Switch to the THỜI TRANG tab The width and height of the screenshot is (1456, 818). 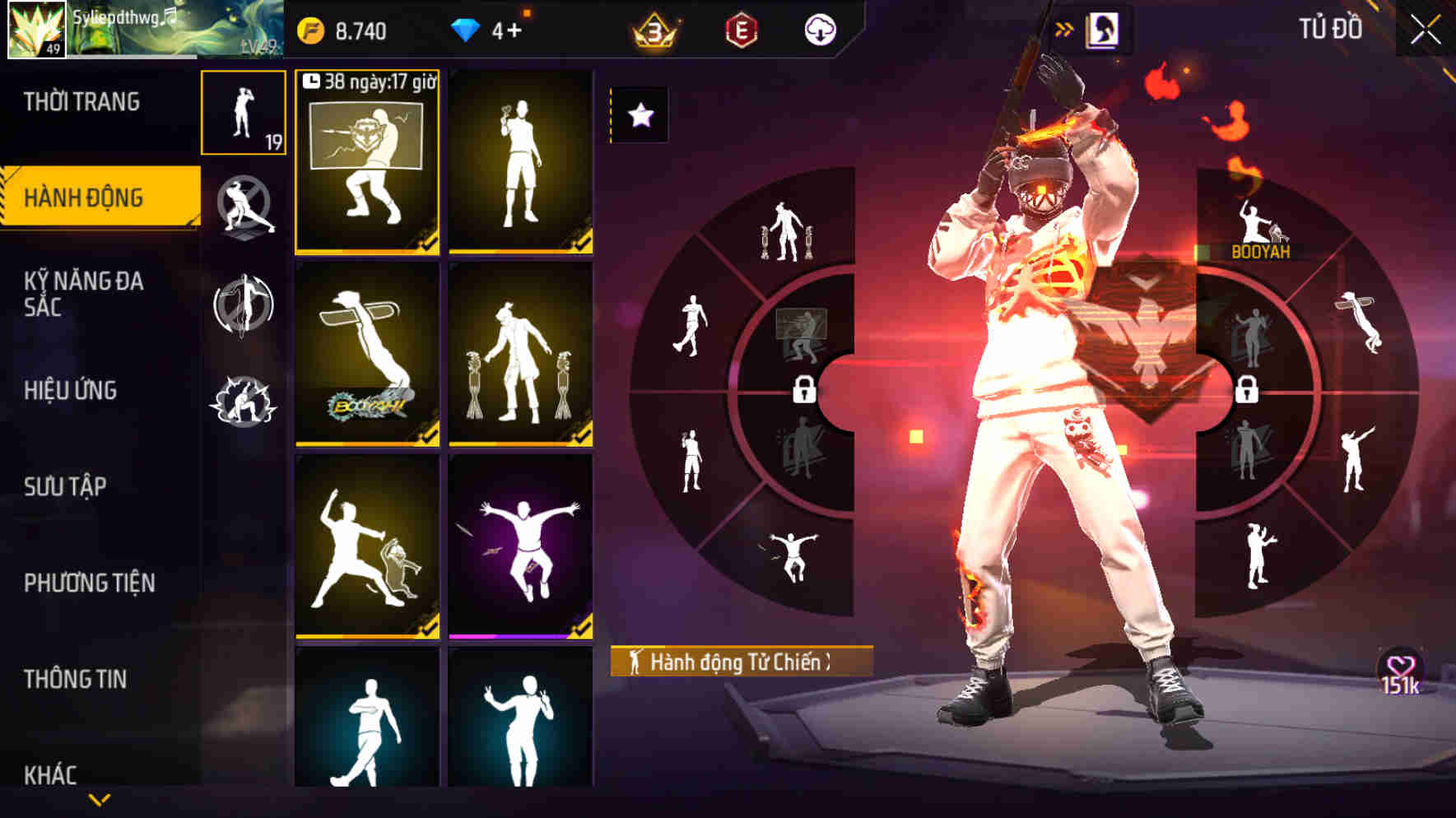[x=82, y=101]
